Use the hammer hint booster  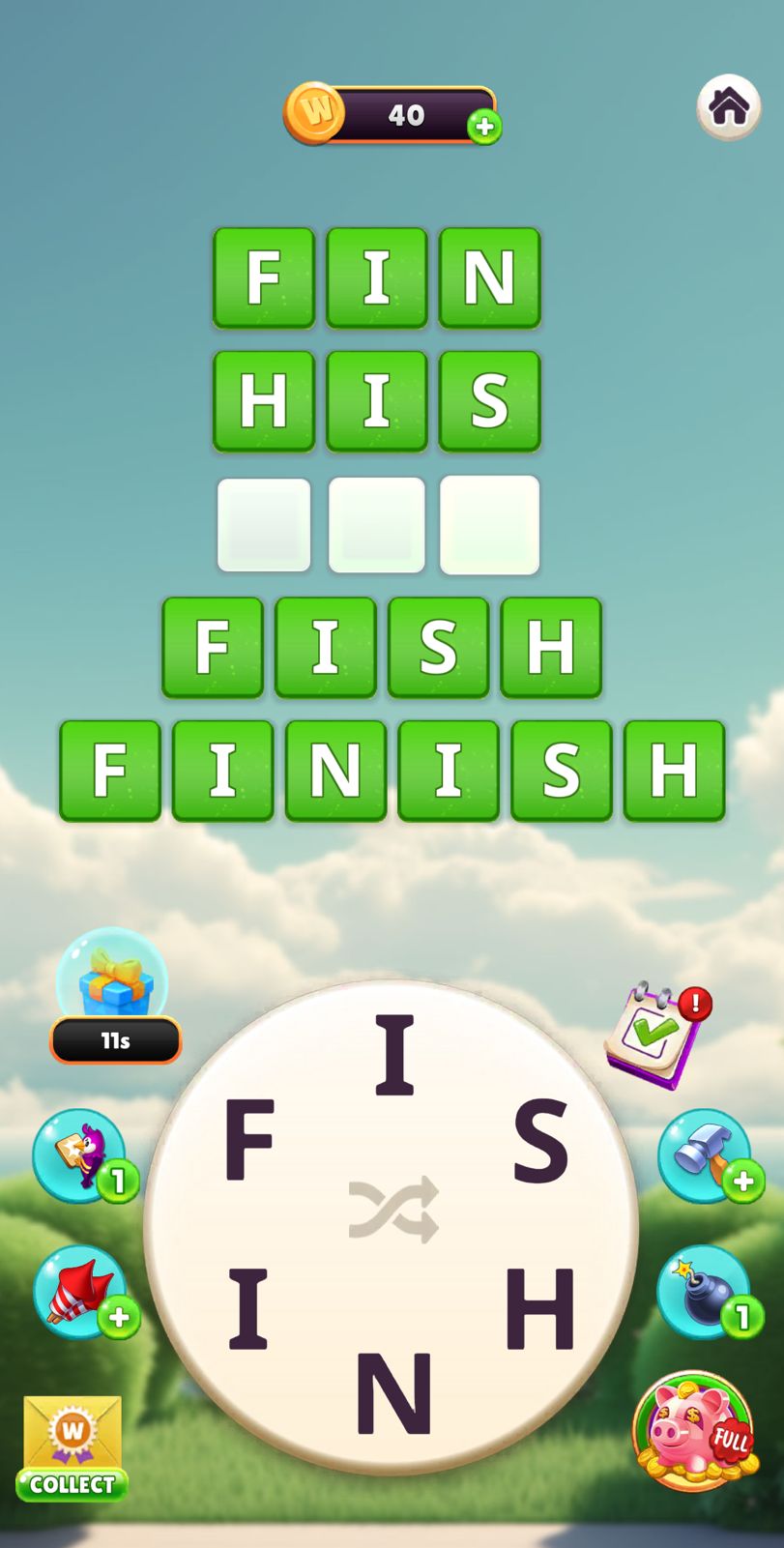pos(704,1155)
